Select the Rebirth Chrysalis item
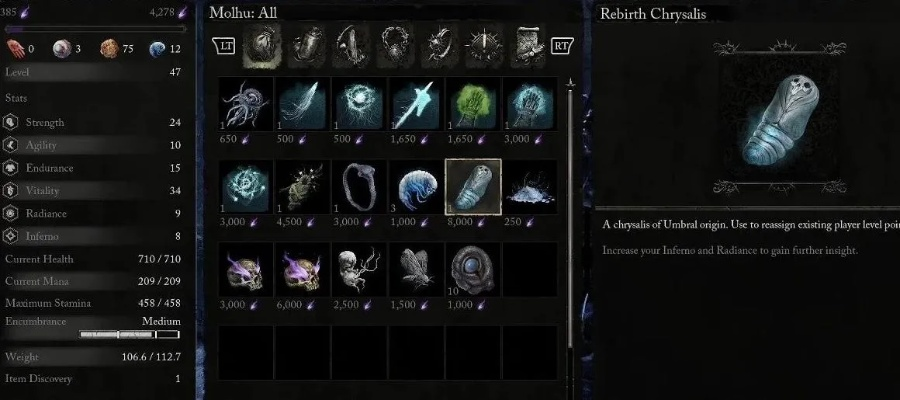The width and height of the screenshot is (900, 400). [x=473, y=187]
